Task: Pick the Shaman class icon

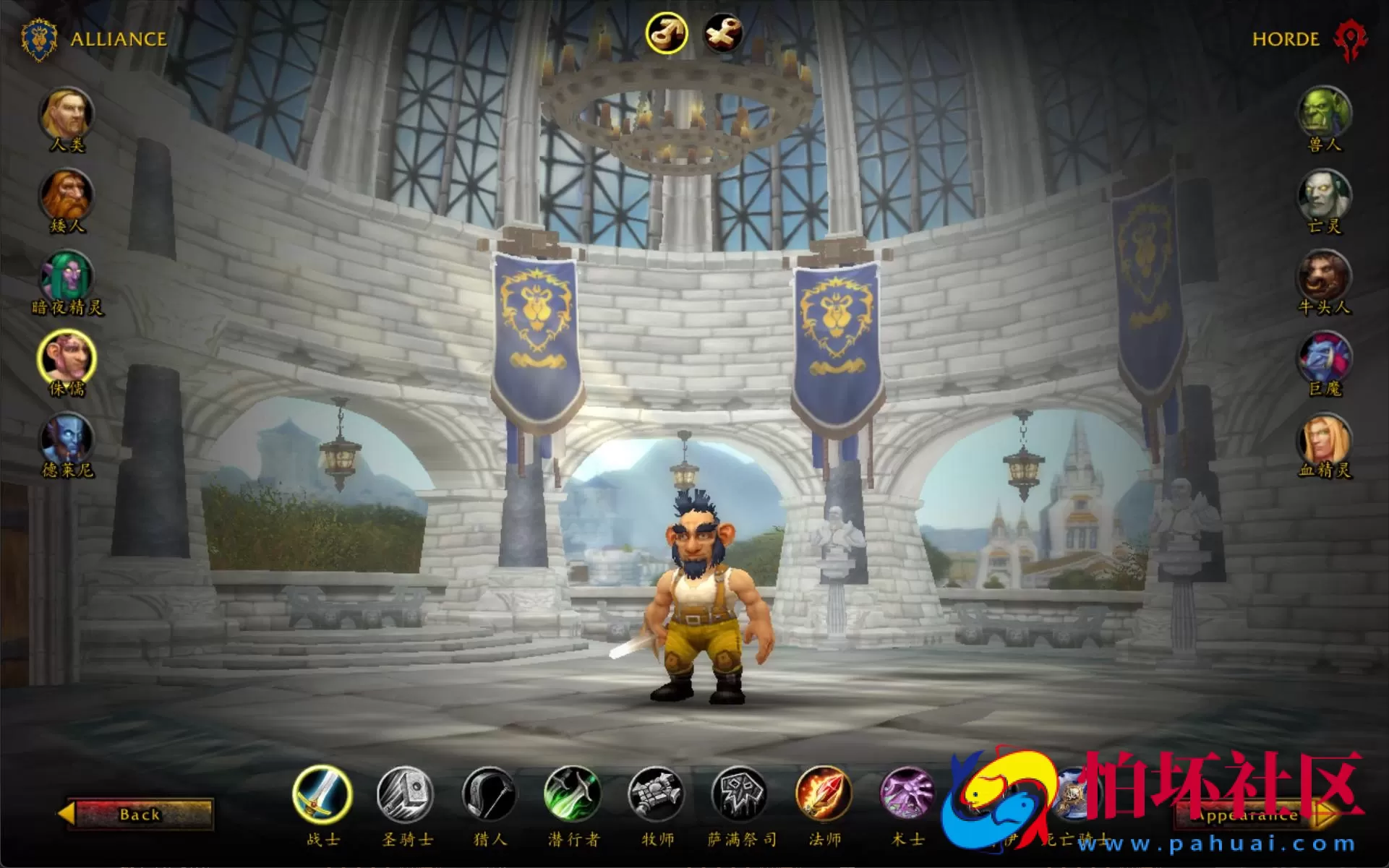Action: pos(739,799)
